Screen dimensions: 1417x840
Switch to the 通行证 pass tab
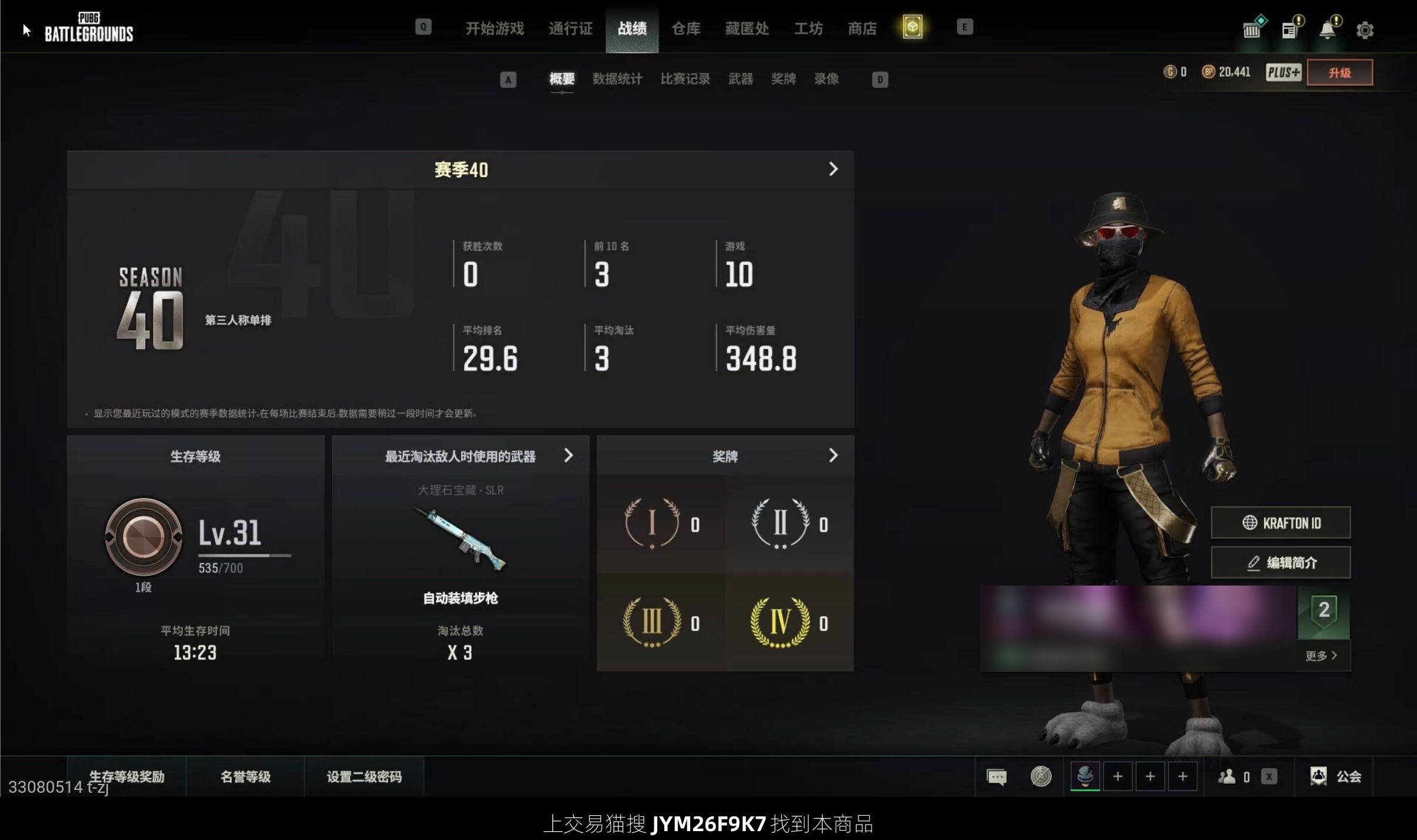[570, 28]
